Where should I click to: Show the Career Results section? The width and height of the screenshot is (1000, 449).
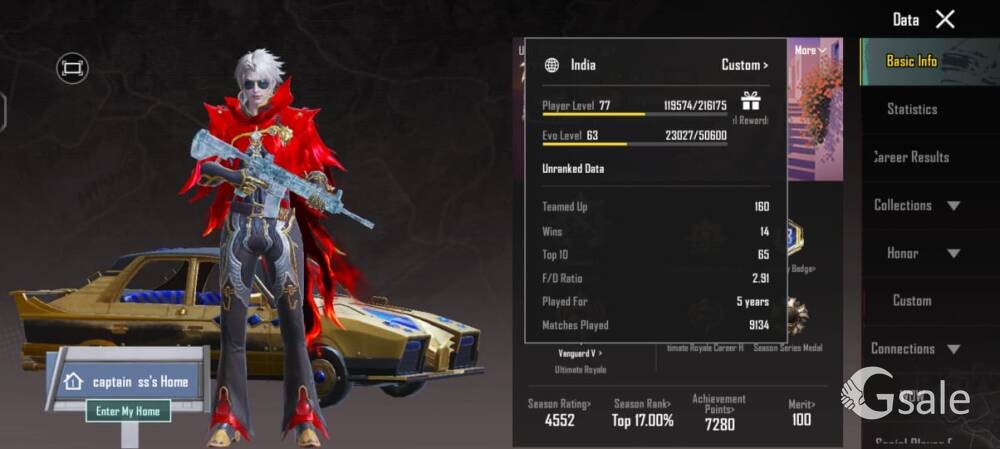point(911,157)
